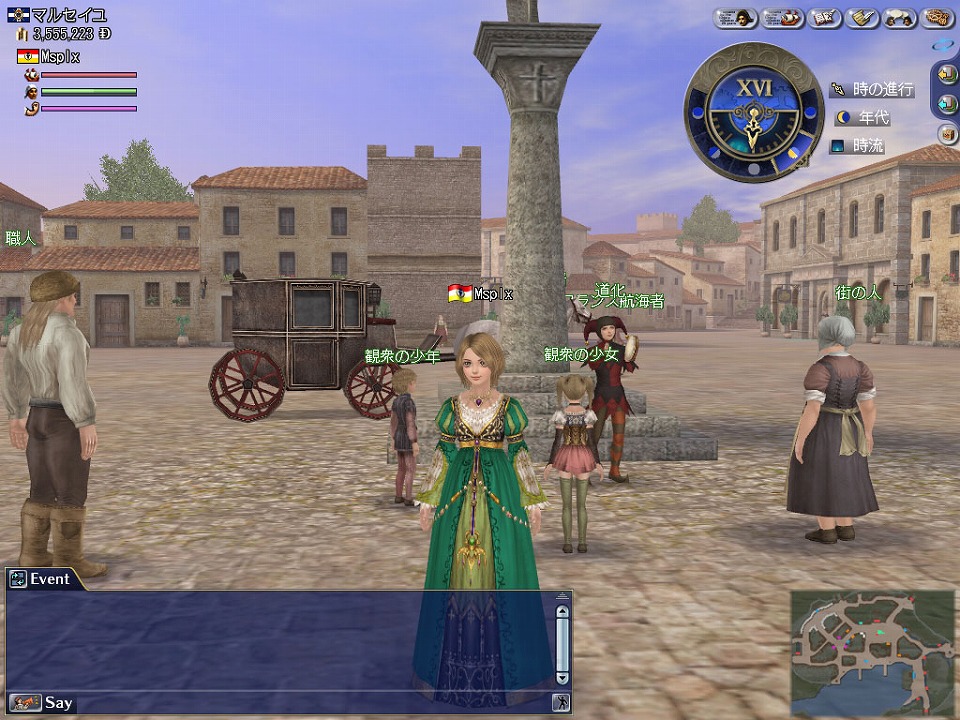Open the scroll and feather menu
Viewport: 960px width, 720px height.
coord(862,17)
